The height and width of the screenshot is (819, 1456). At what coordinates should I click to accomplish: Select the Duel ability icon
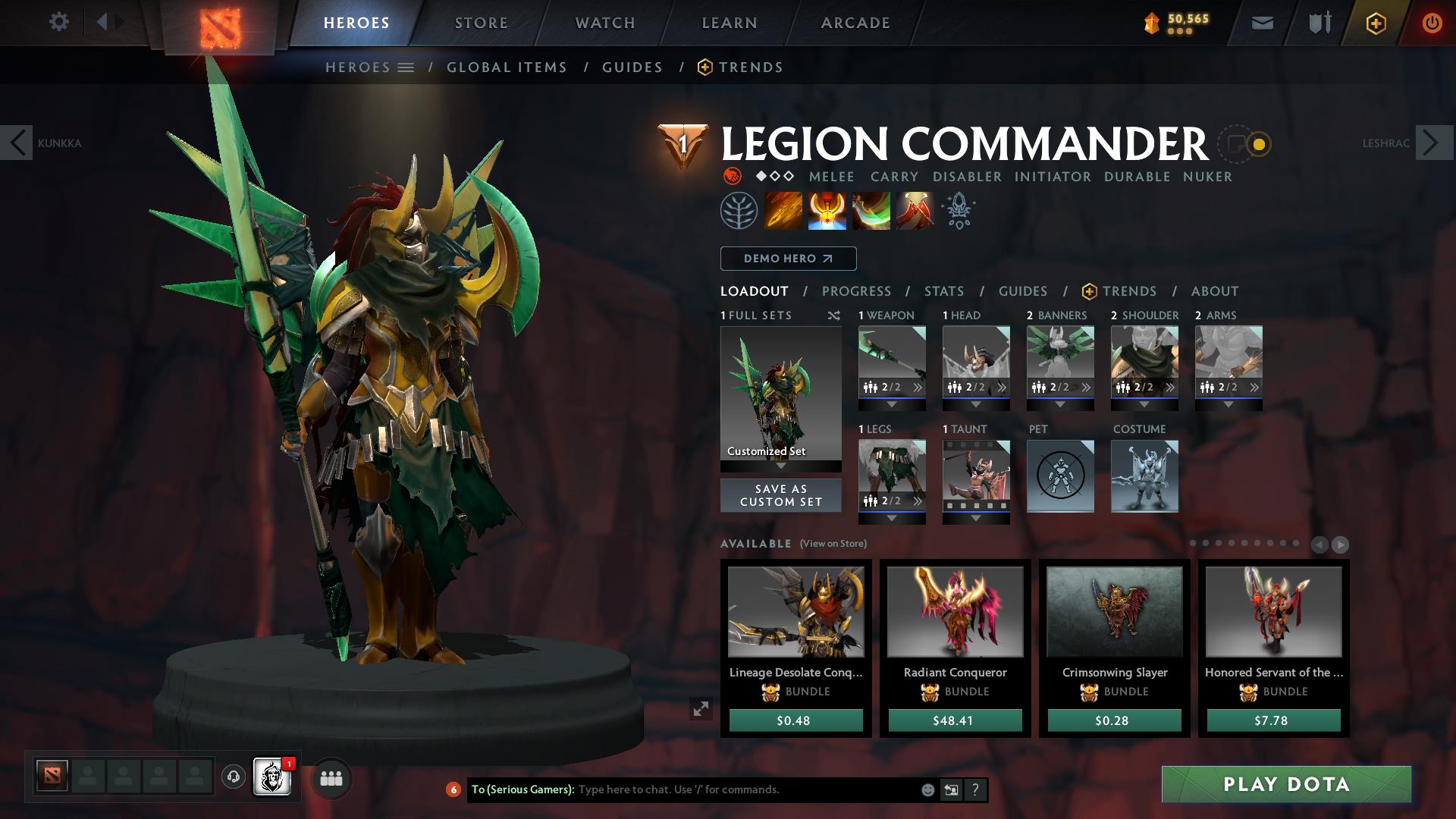click(914, 211)
